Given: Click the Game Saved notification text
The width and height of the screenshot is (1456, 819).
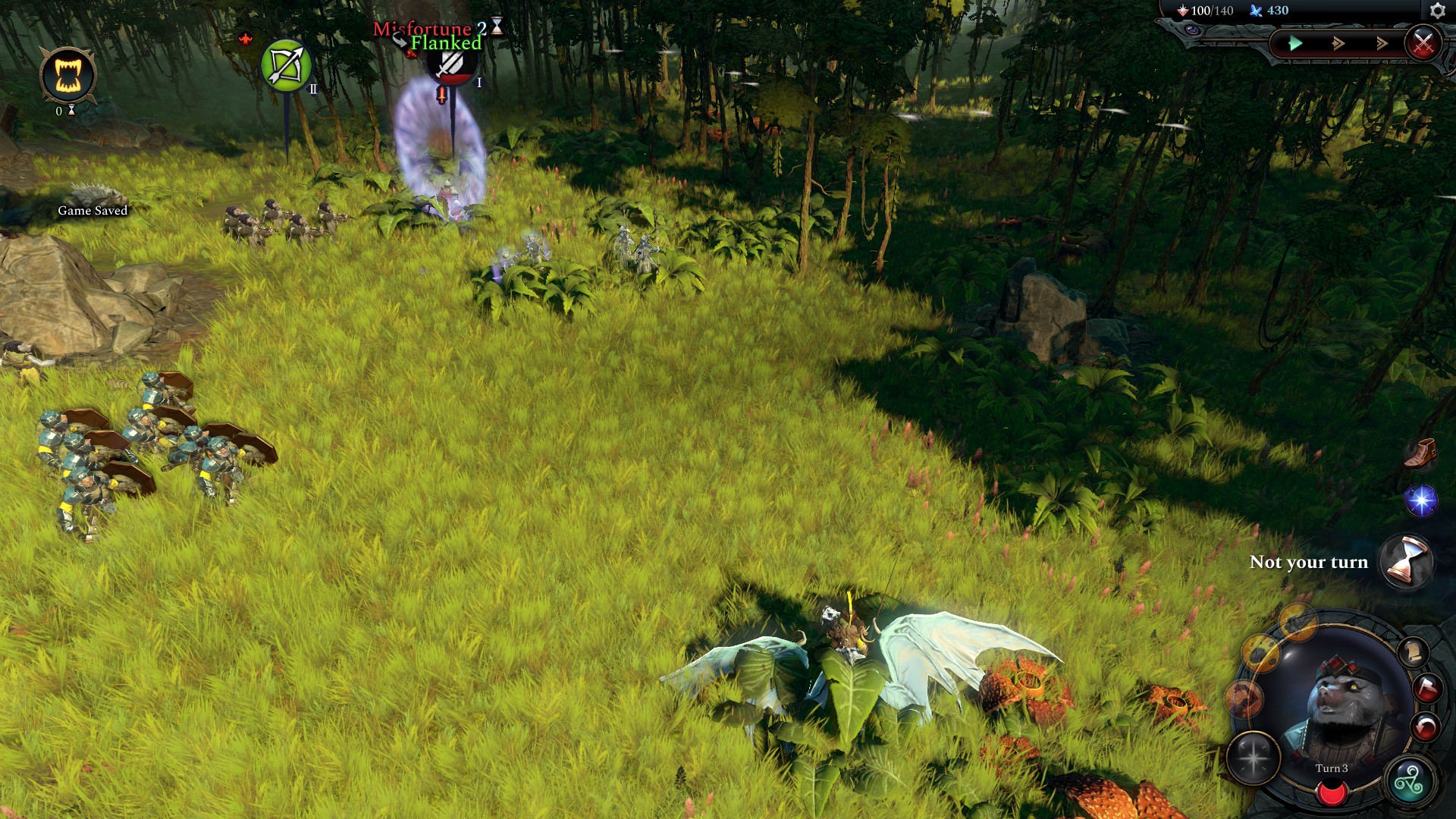Looking at the screenshot, I should click(x=93, y=210).
